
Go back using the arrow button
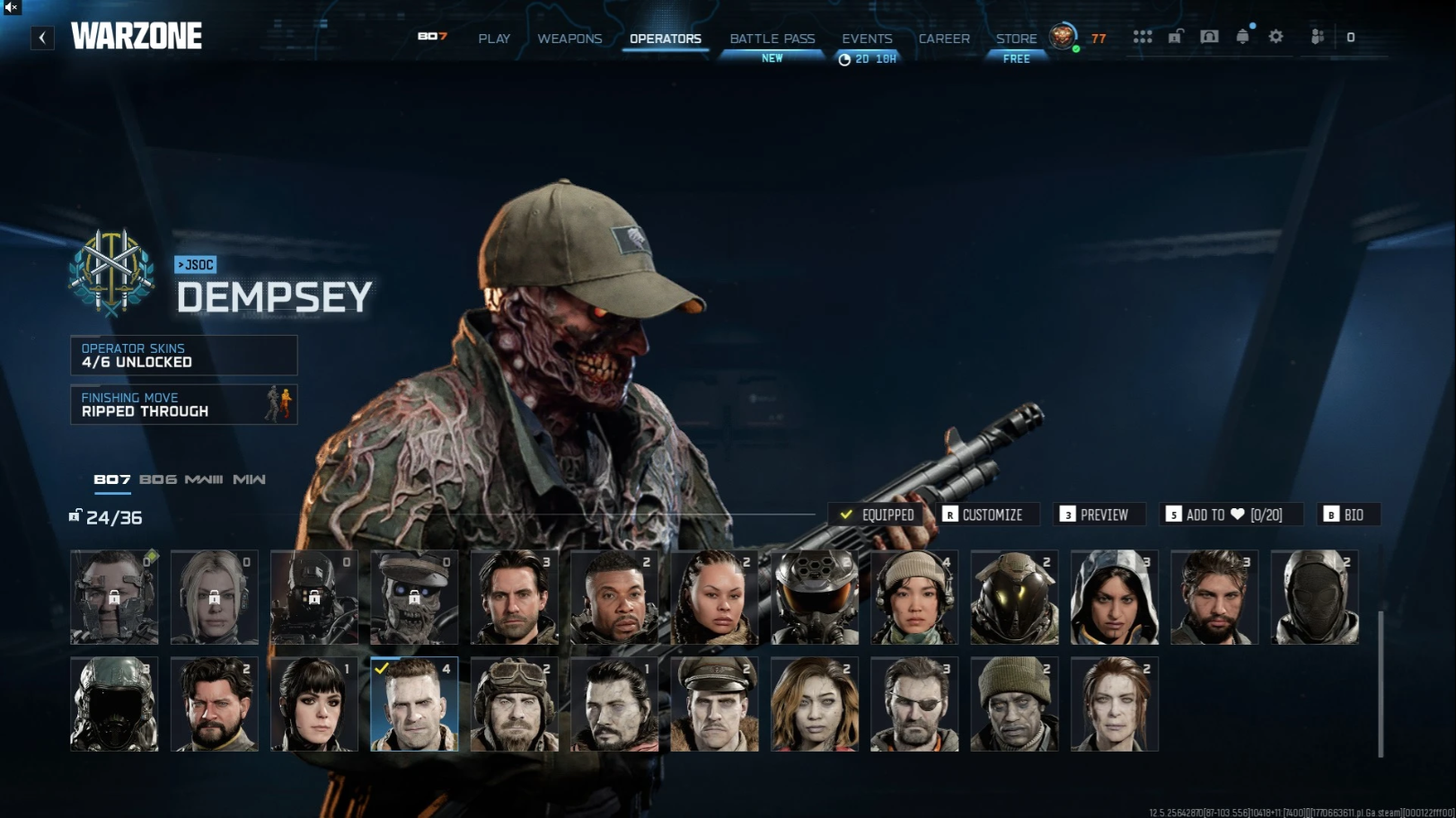(x=42, y=38)
